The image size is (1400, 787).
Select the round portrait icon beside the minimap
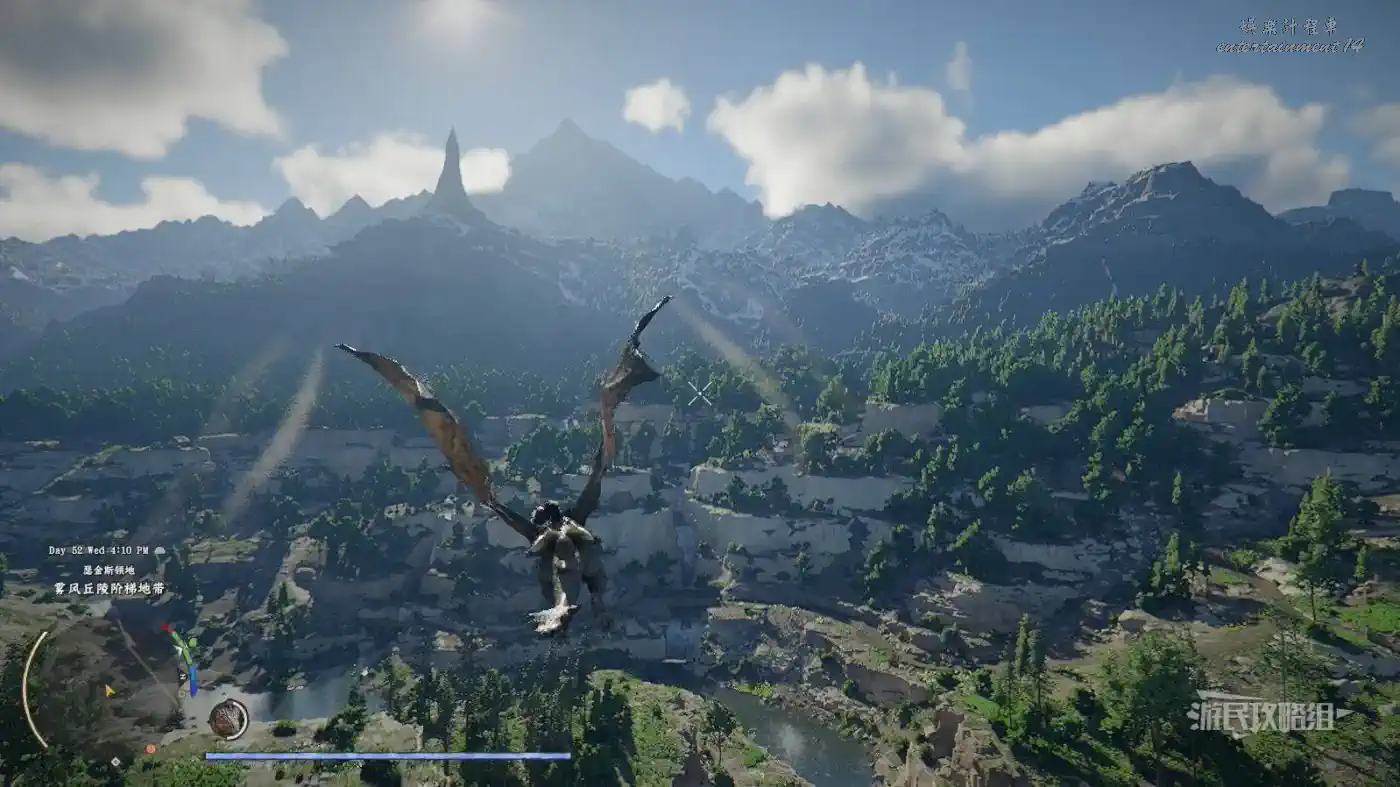coord(228,719)
